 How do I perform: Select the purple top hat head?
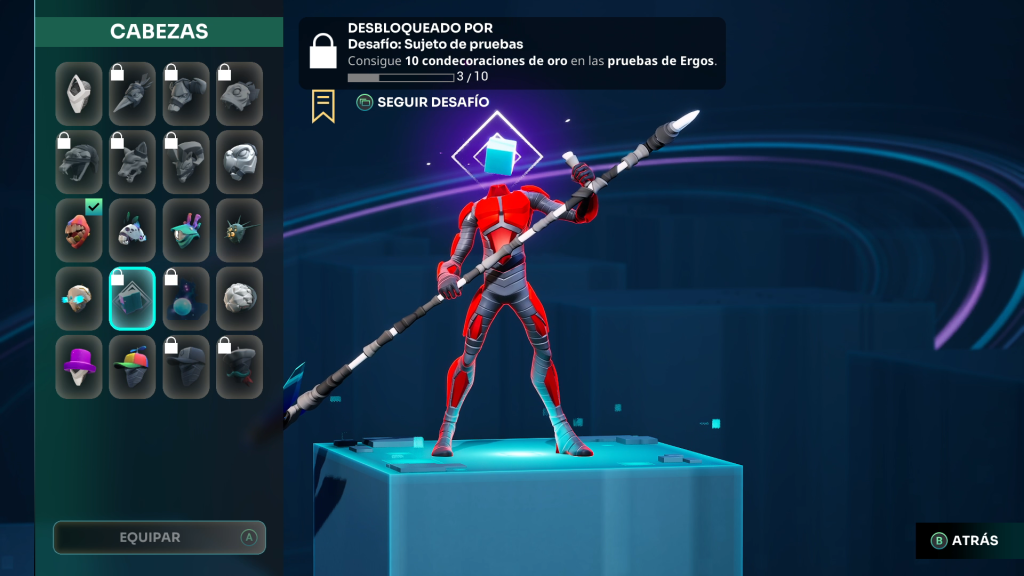(x=79, y=366)
